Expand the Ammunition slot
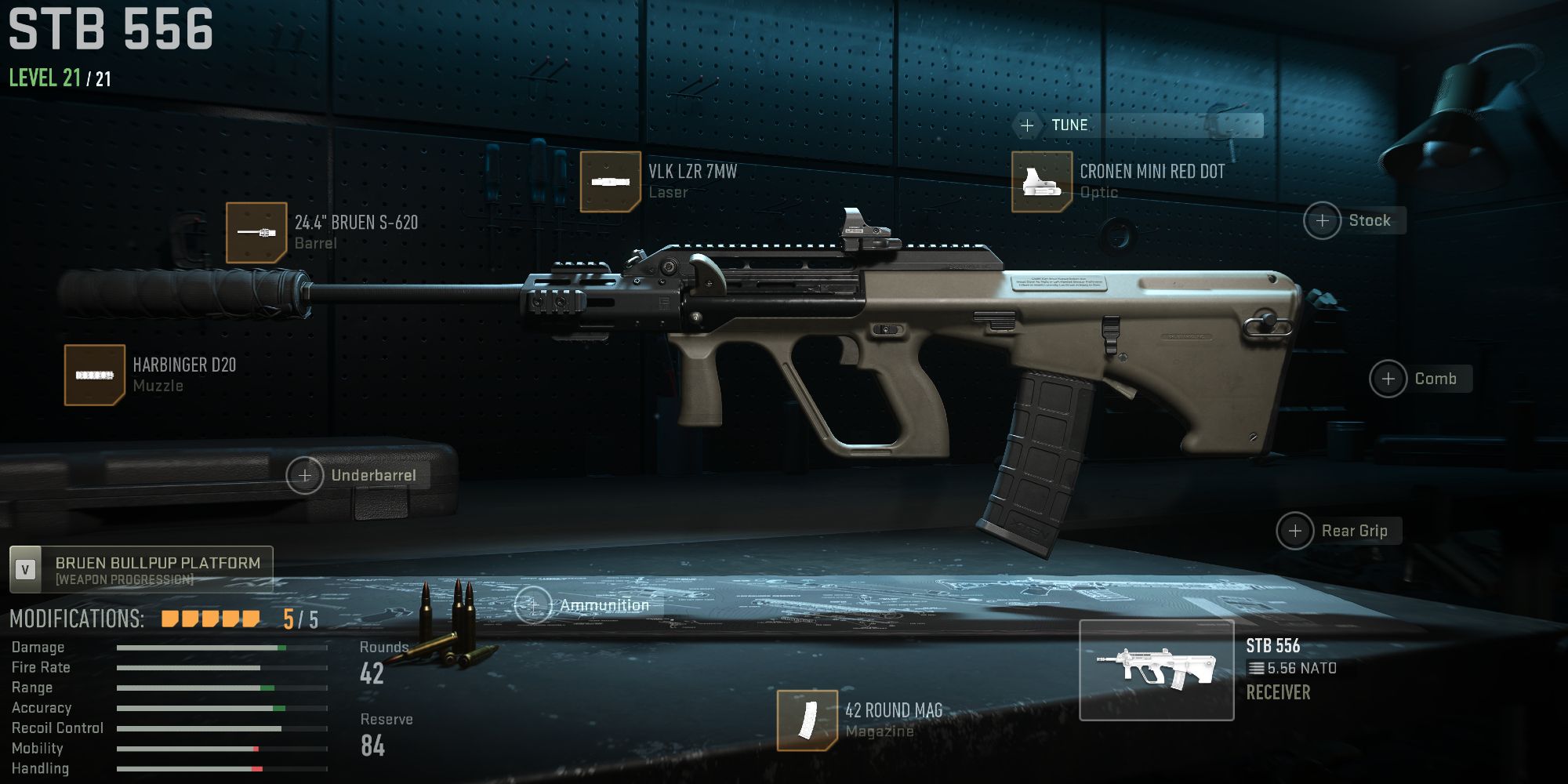The width and height of the screenshot is (1568, 784). [534, 604]
